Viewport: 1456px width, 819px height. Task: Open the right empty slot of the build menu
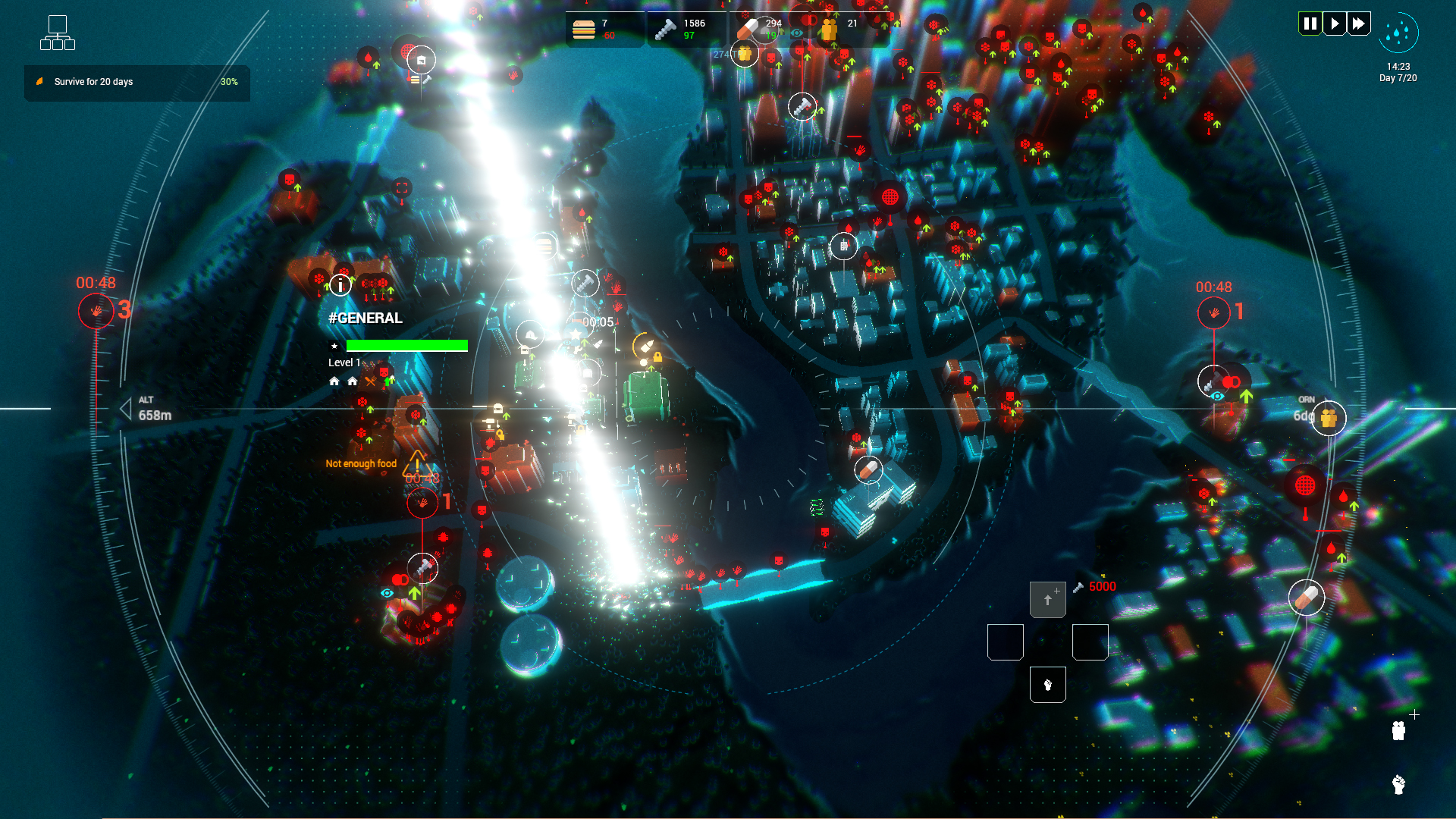[x=1090, y=641]
